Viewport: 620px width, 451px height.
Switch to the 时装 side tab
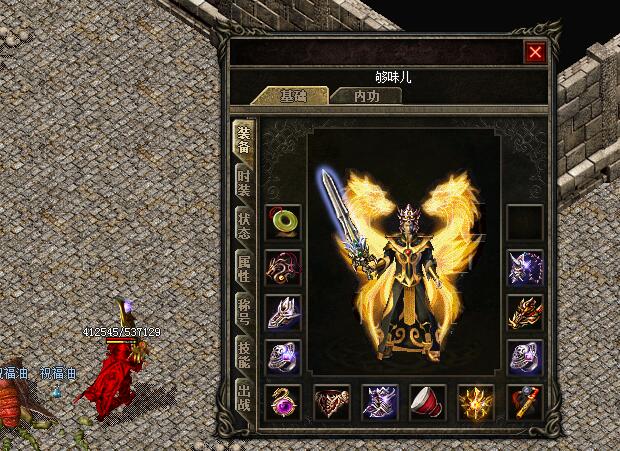click(243, 182)
